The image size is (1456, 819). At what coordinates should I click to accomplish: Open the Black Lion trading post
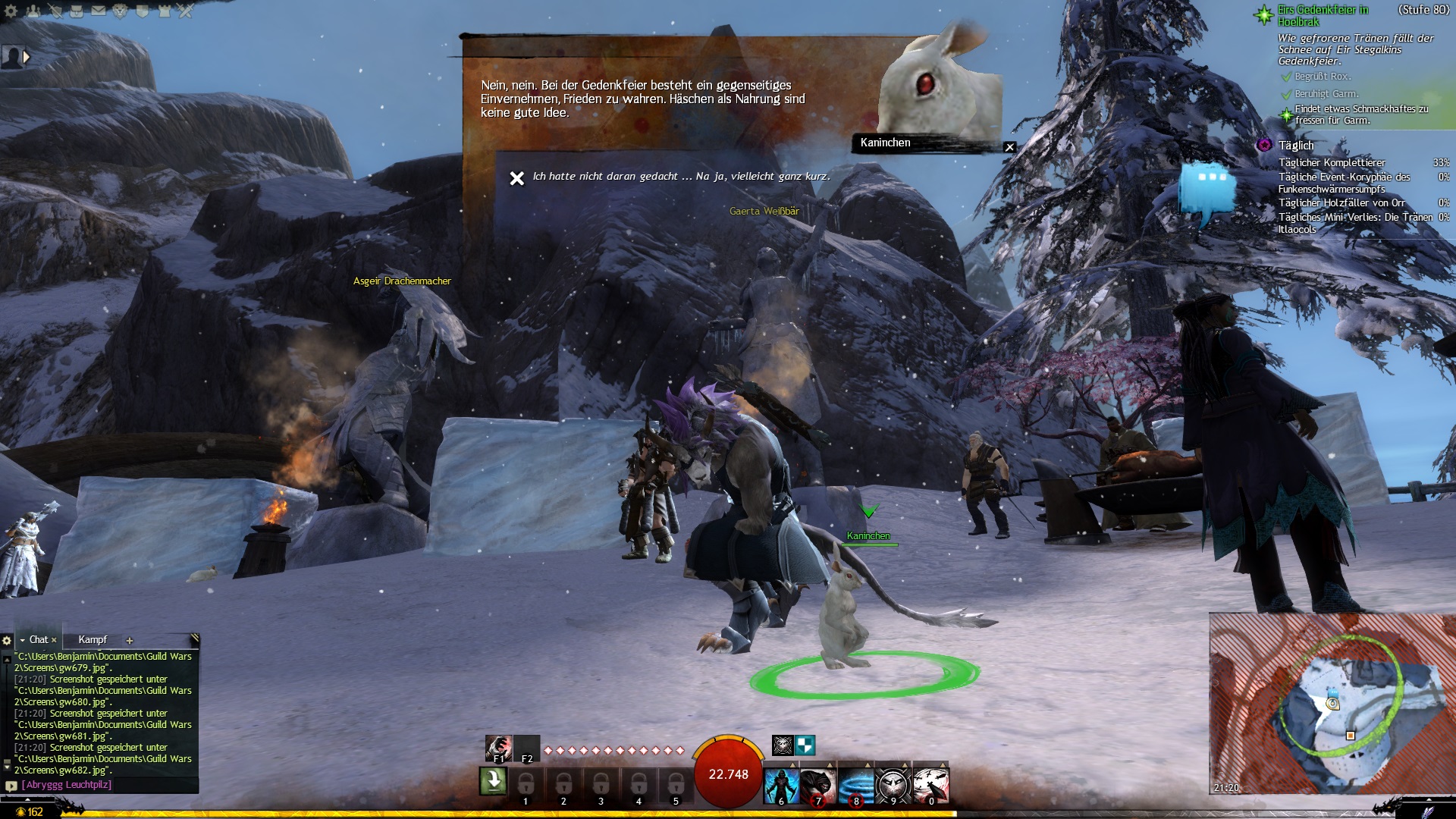click(121, 11)
